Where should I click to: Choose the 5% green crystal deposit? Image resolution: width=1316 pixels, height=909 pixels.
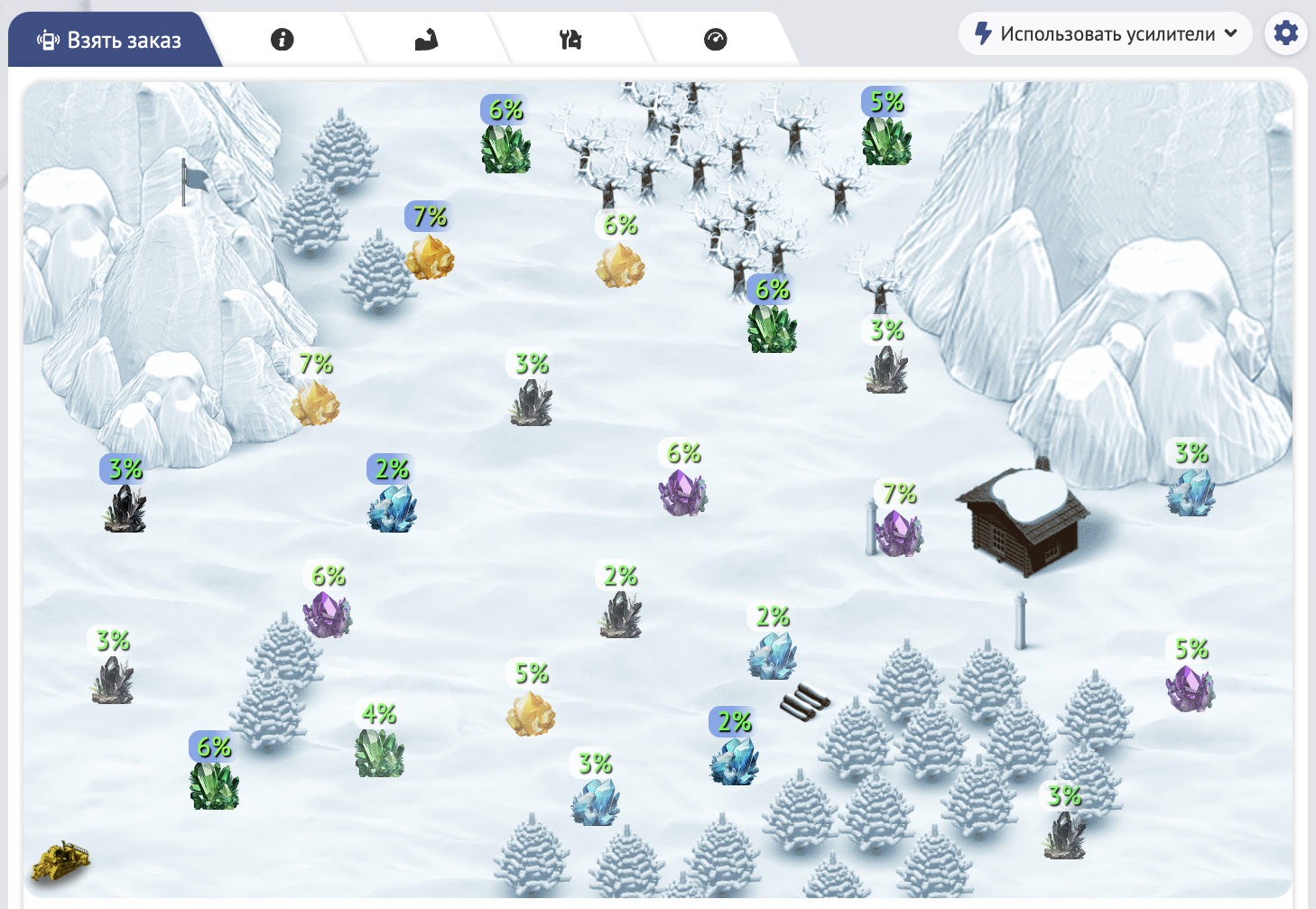(x=886, y=141)
